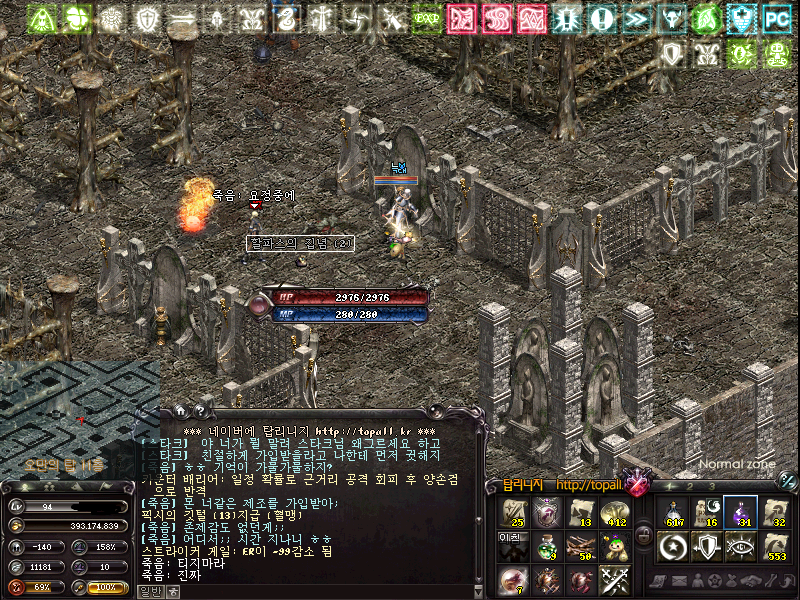Switch to hotbar page 2
800x600 pixels.
point(688,486)
